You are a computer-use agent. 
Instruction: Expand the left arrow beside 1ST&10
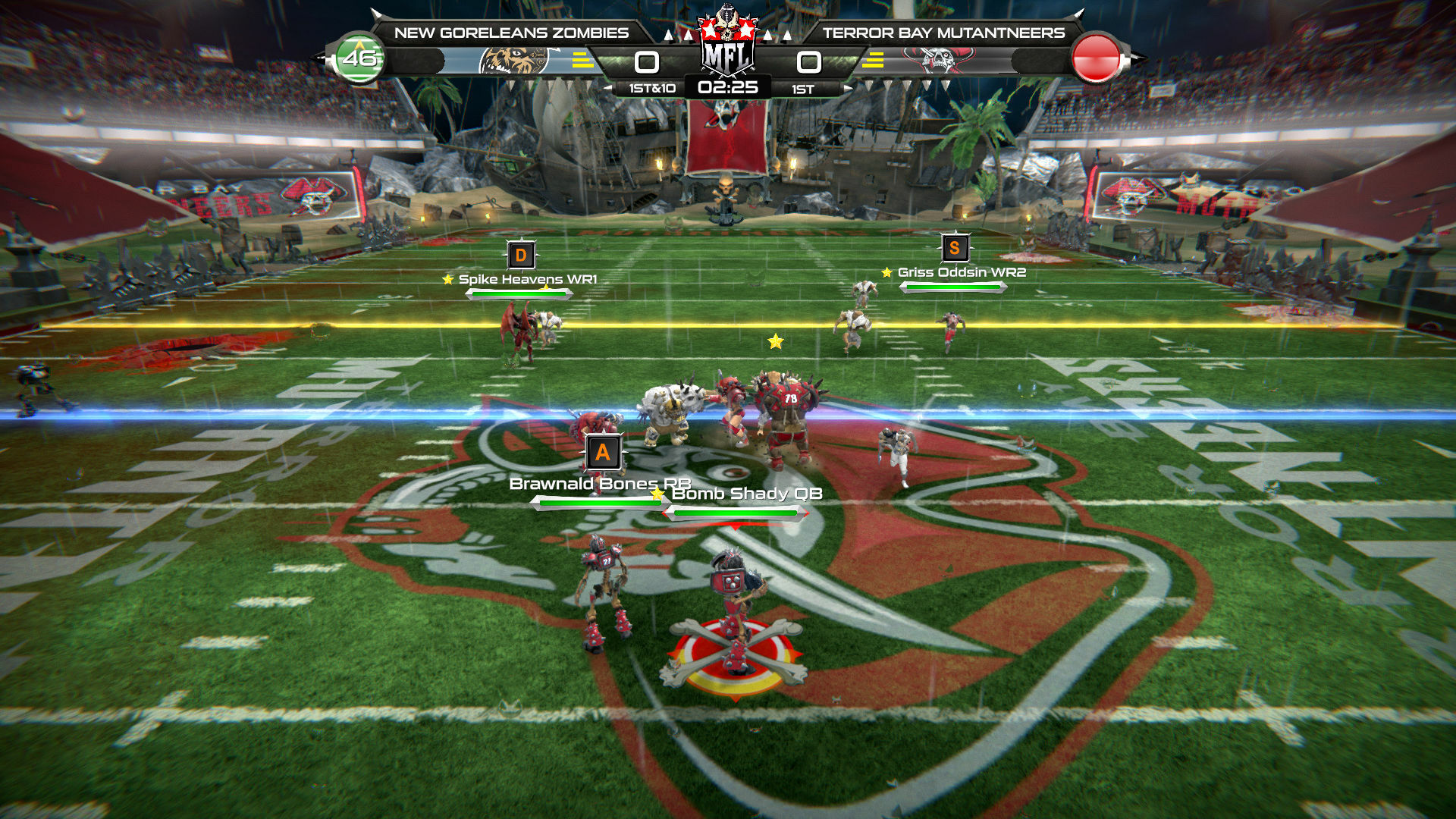[607, 89]
